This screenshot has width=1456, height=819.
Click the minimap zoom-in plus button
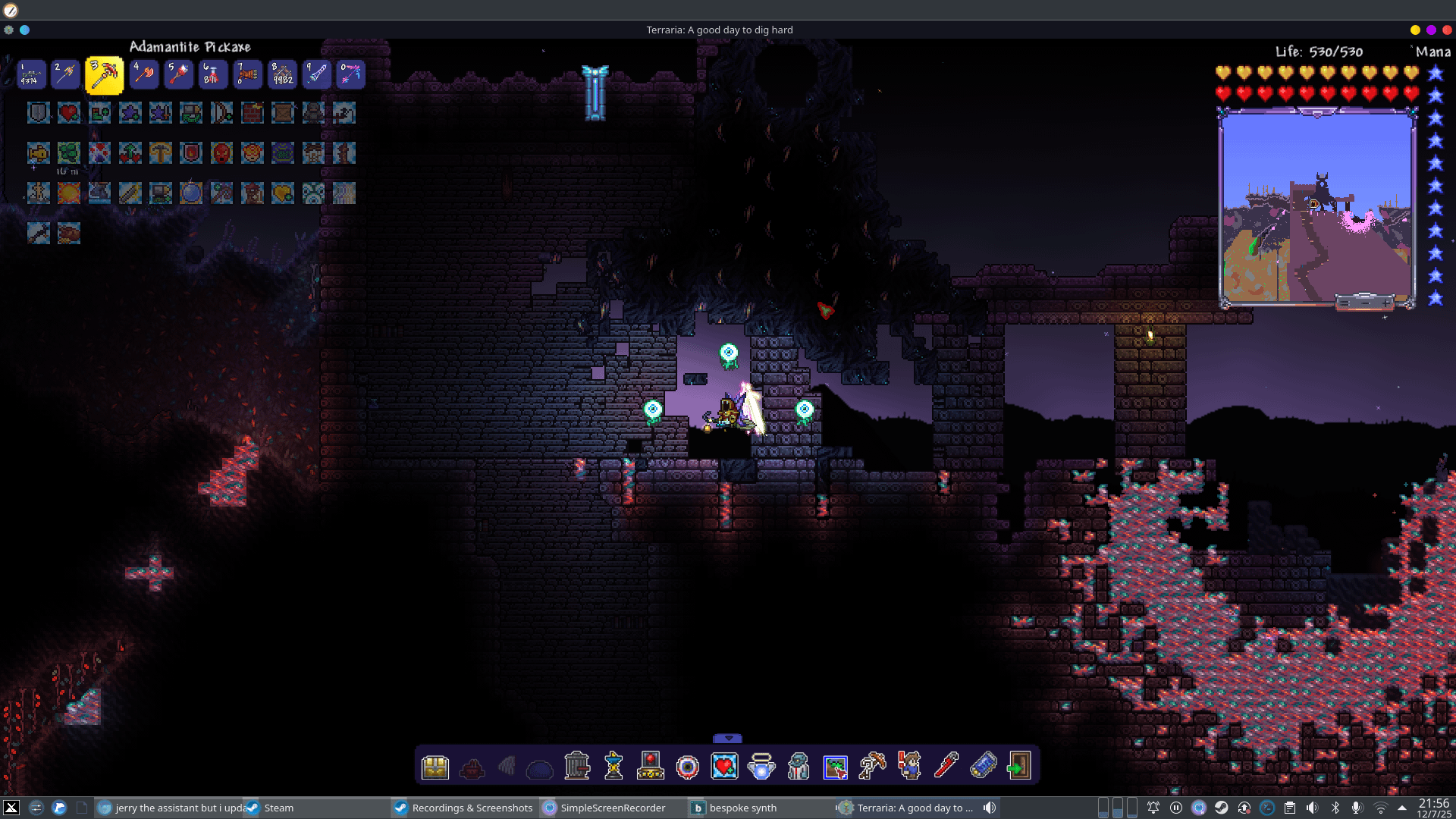pyautogui.click(x=1387, y=303)
